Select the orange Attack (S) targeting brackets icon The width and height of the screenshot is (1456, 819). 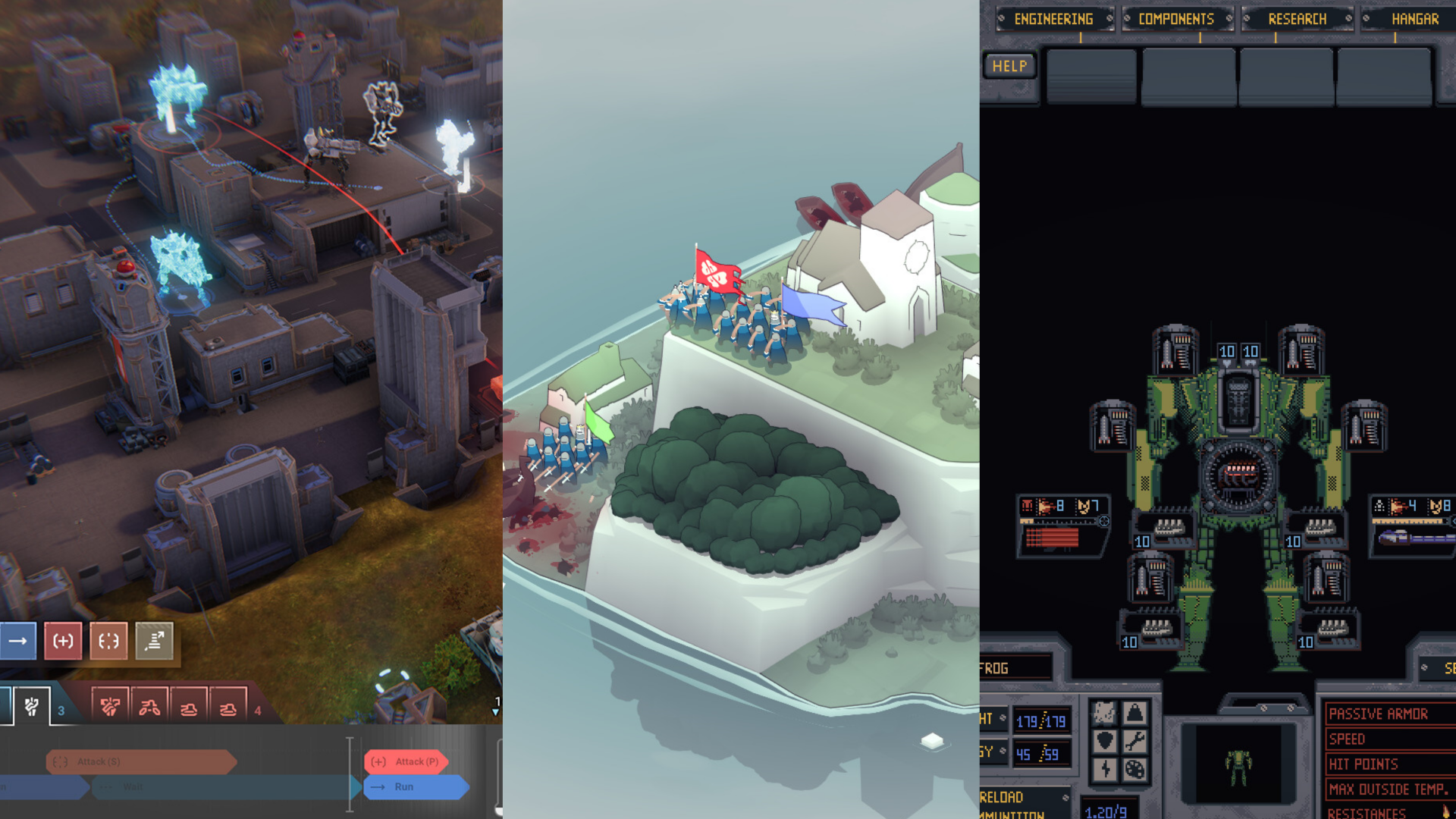click(x=108, y=642)
